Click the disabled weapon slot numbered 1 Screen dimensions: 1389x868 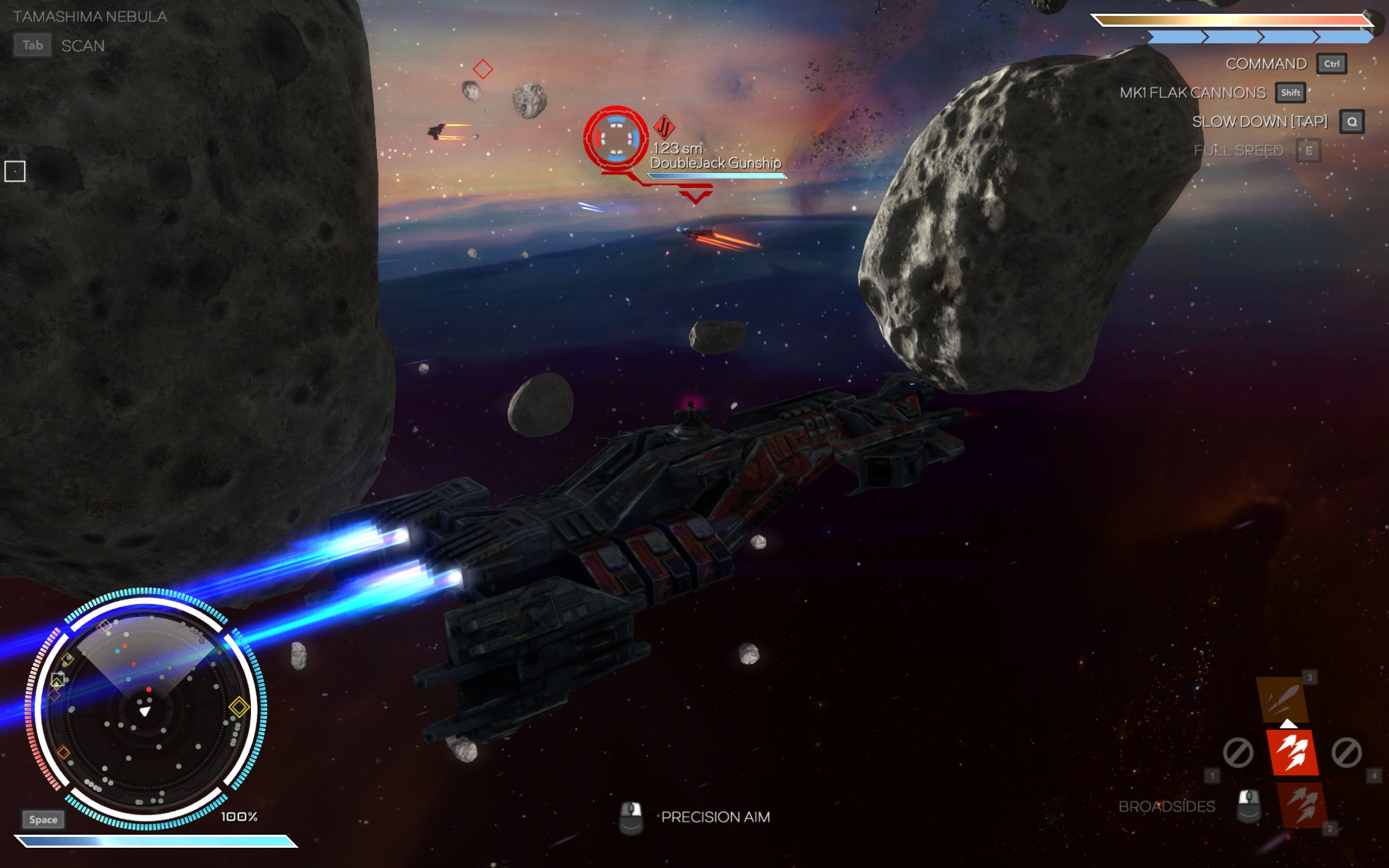point(1238,753)
